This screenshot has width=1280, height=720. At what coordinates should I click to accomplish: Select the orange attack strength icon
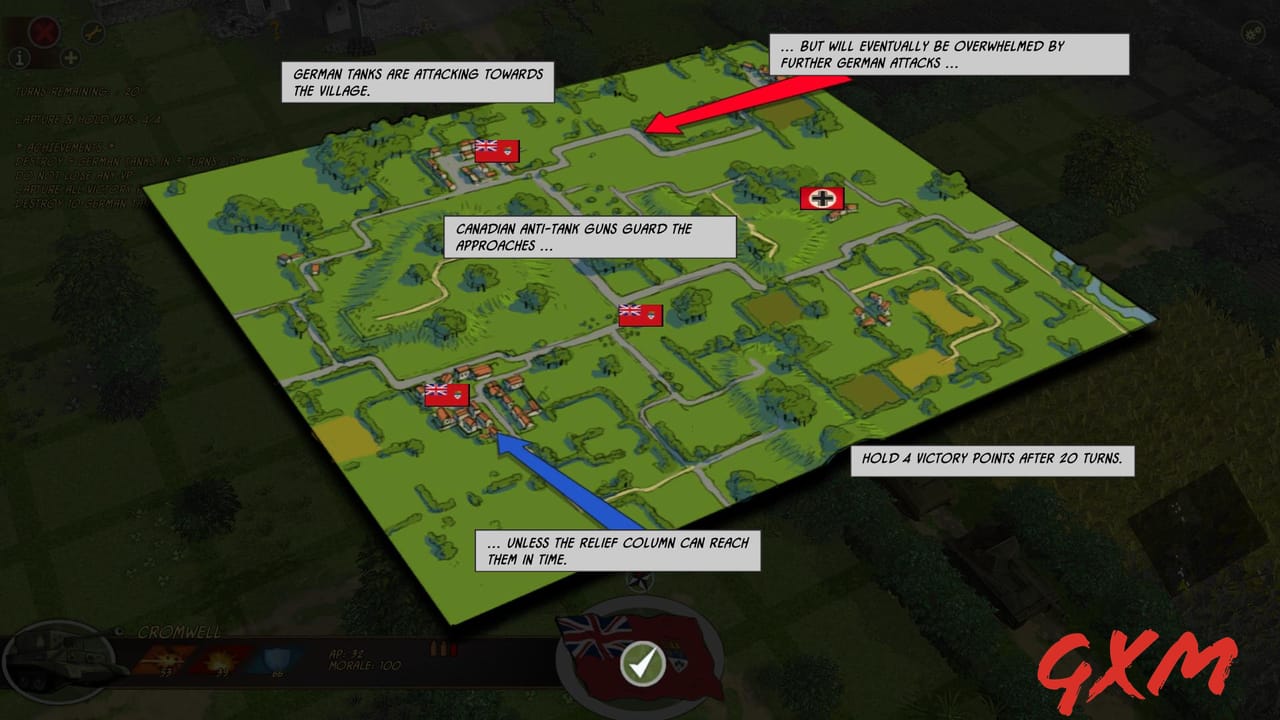click(x=166, y=659)
